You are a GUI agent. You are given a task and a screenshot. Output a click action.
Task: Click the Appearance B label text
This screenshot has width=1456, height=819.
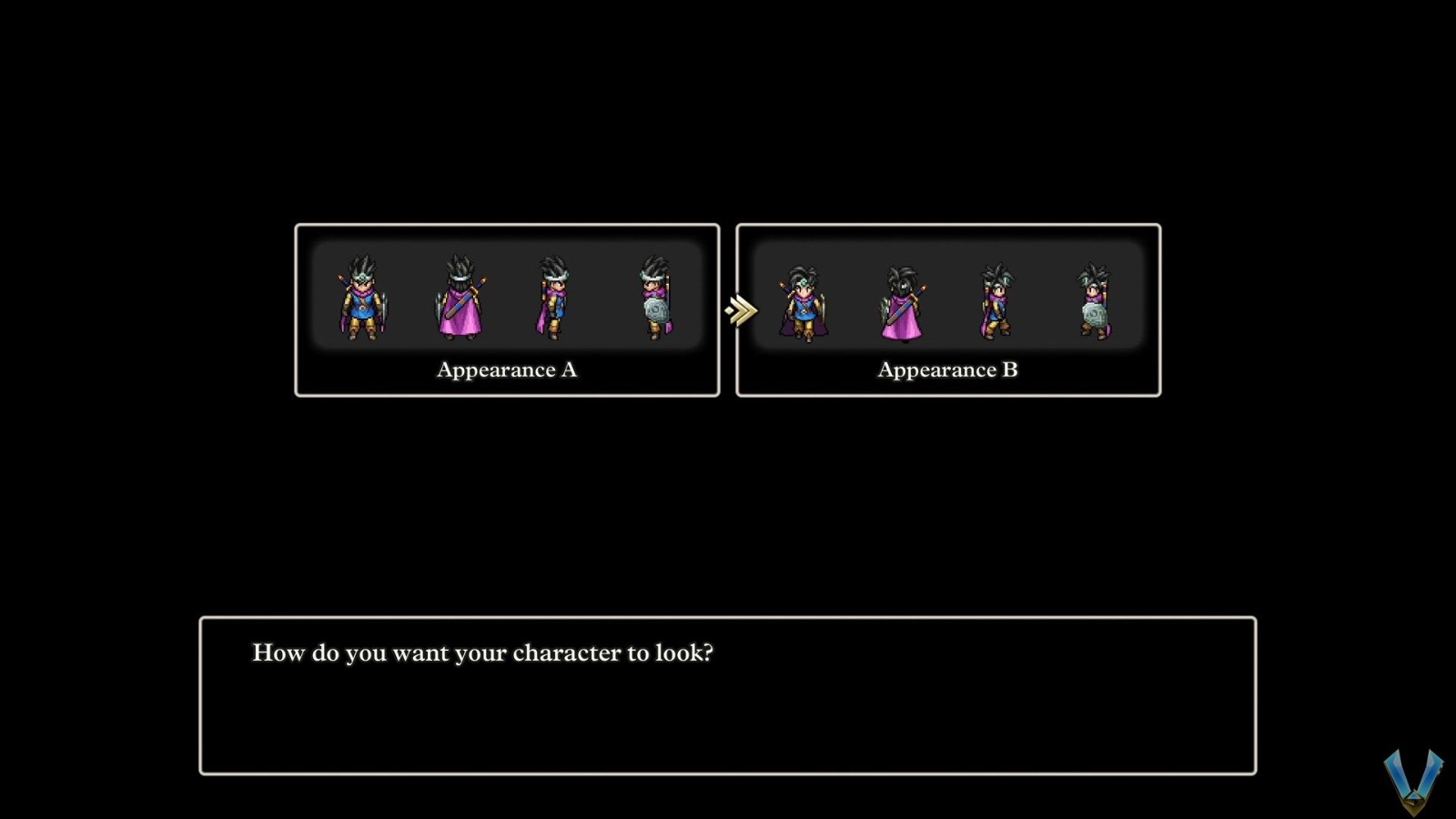[948, 370]
